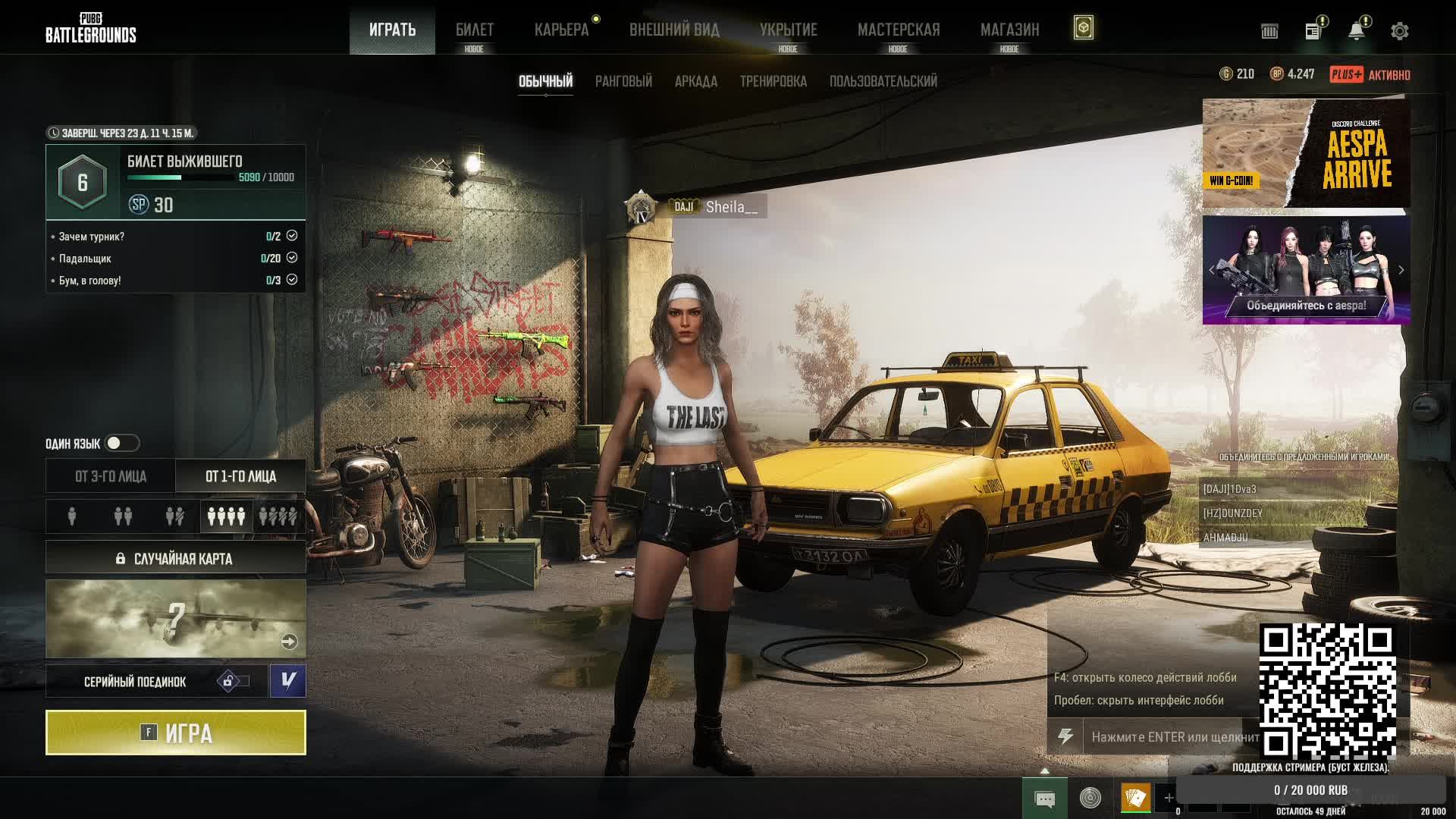Start the match with the ИГРА button

(176, 733)
